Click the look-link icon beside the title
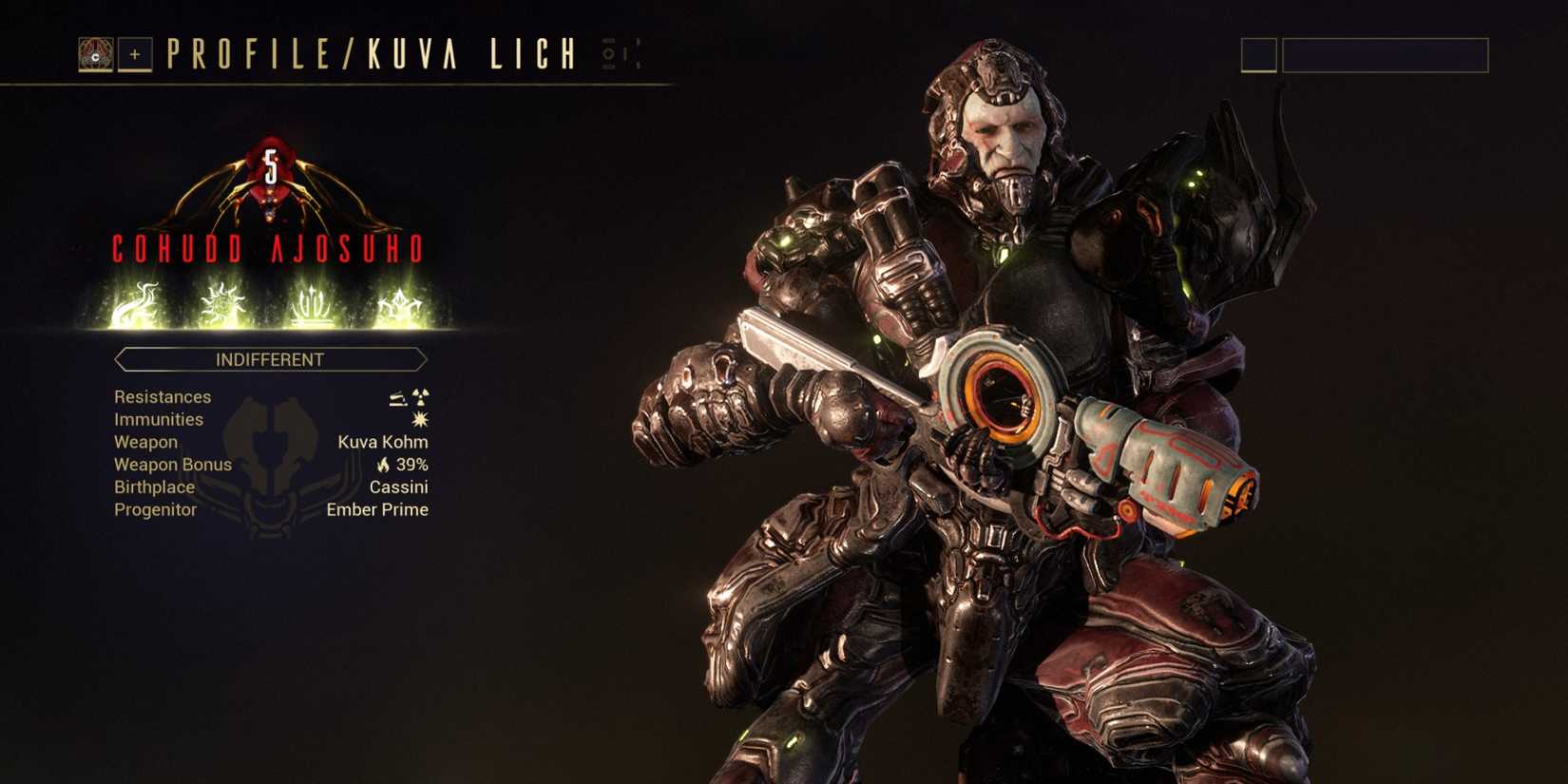The height and width of the screenshot is (784, 1568). [x=608, y=55]
